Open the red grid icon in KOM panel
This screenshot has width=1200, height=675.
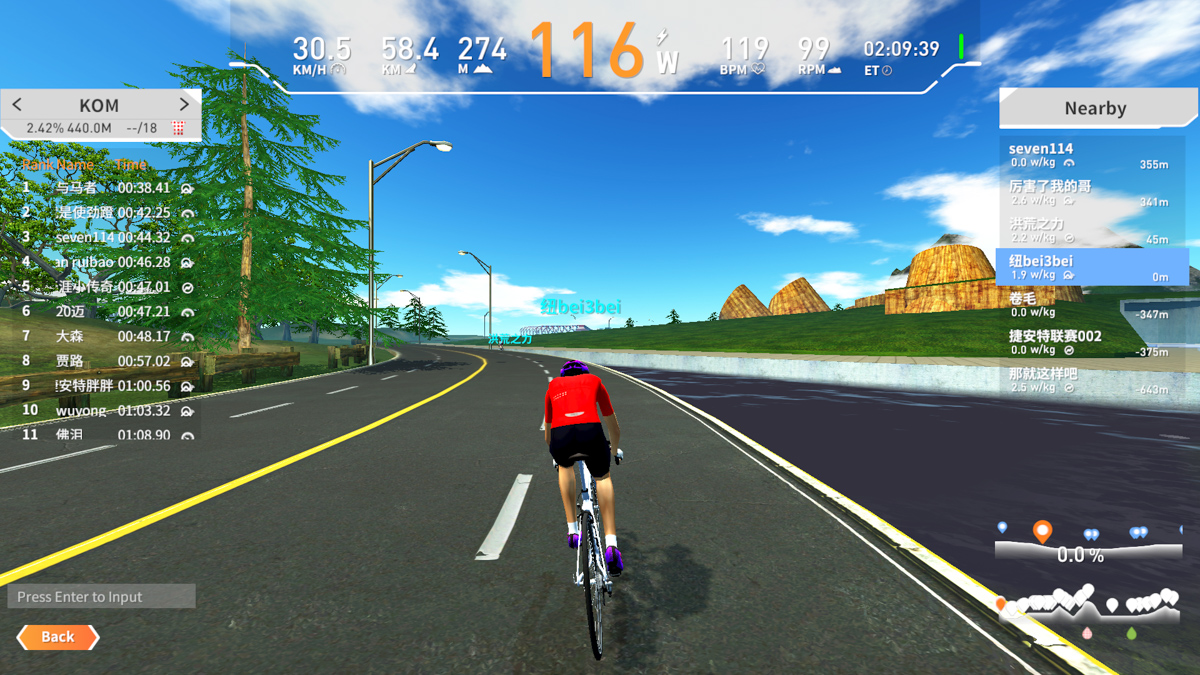pos(178,128)
